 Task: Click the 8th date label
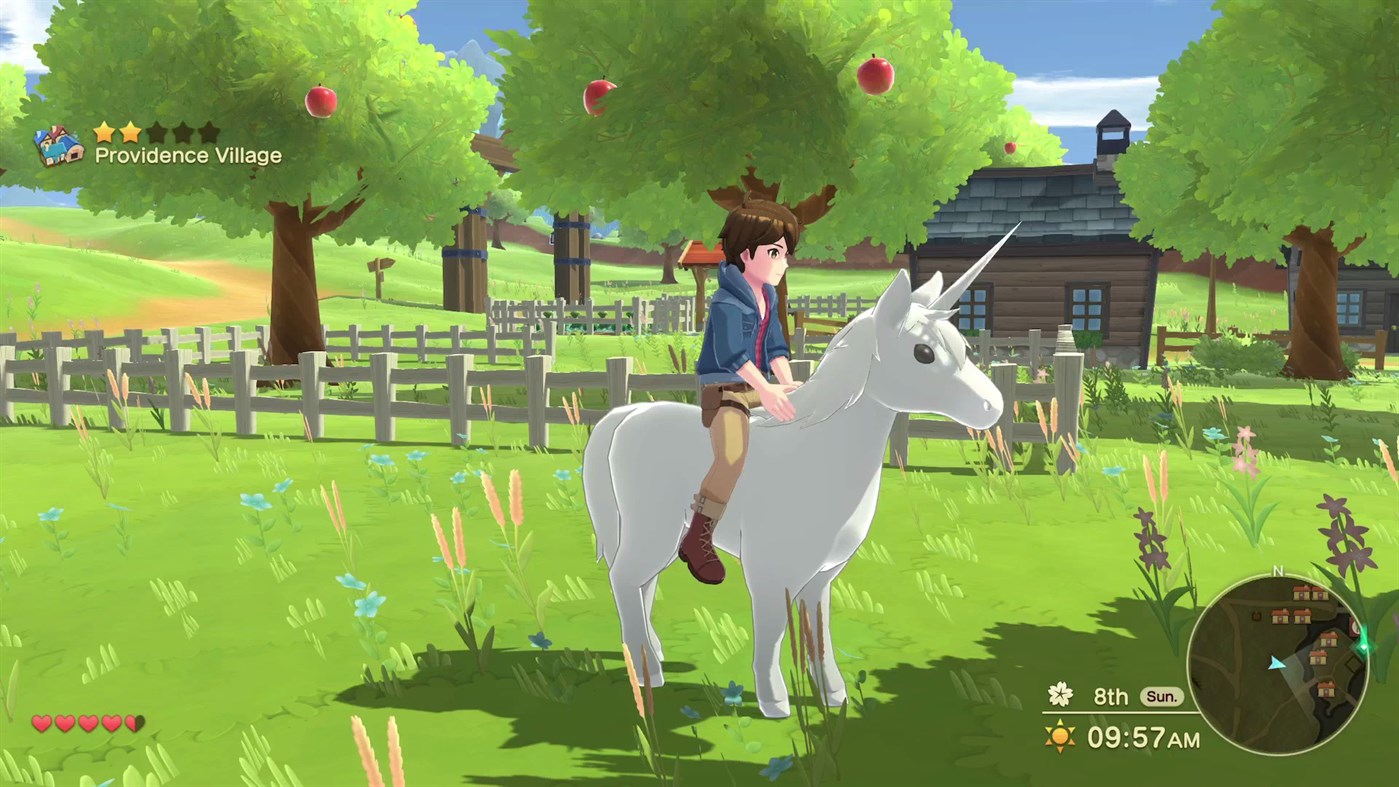pos(1110,696)
